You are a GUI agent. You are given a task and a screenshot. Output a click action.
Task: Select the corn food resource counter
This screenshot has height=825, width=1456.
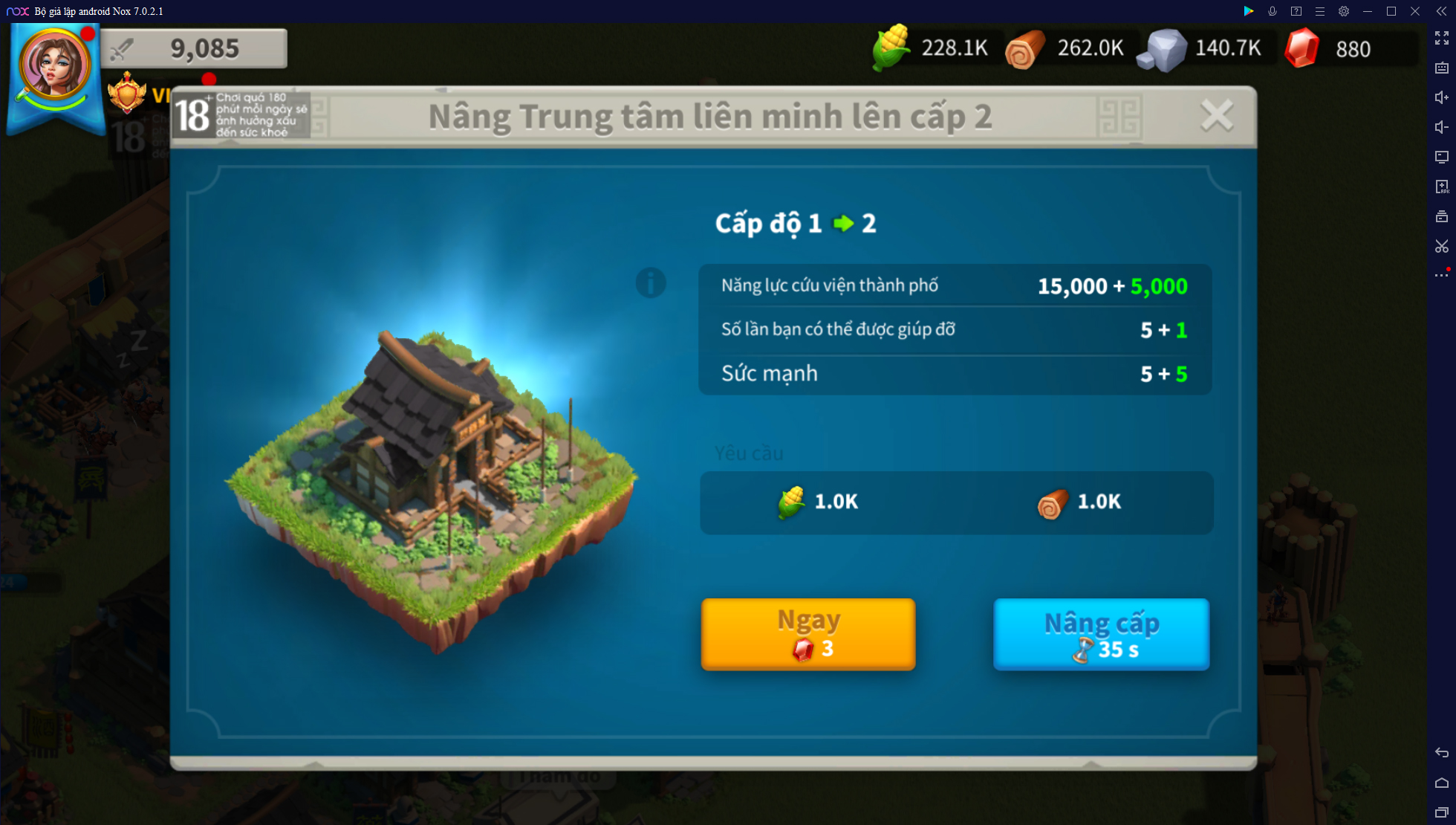point(932,49)
